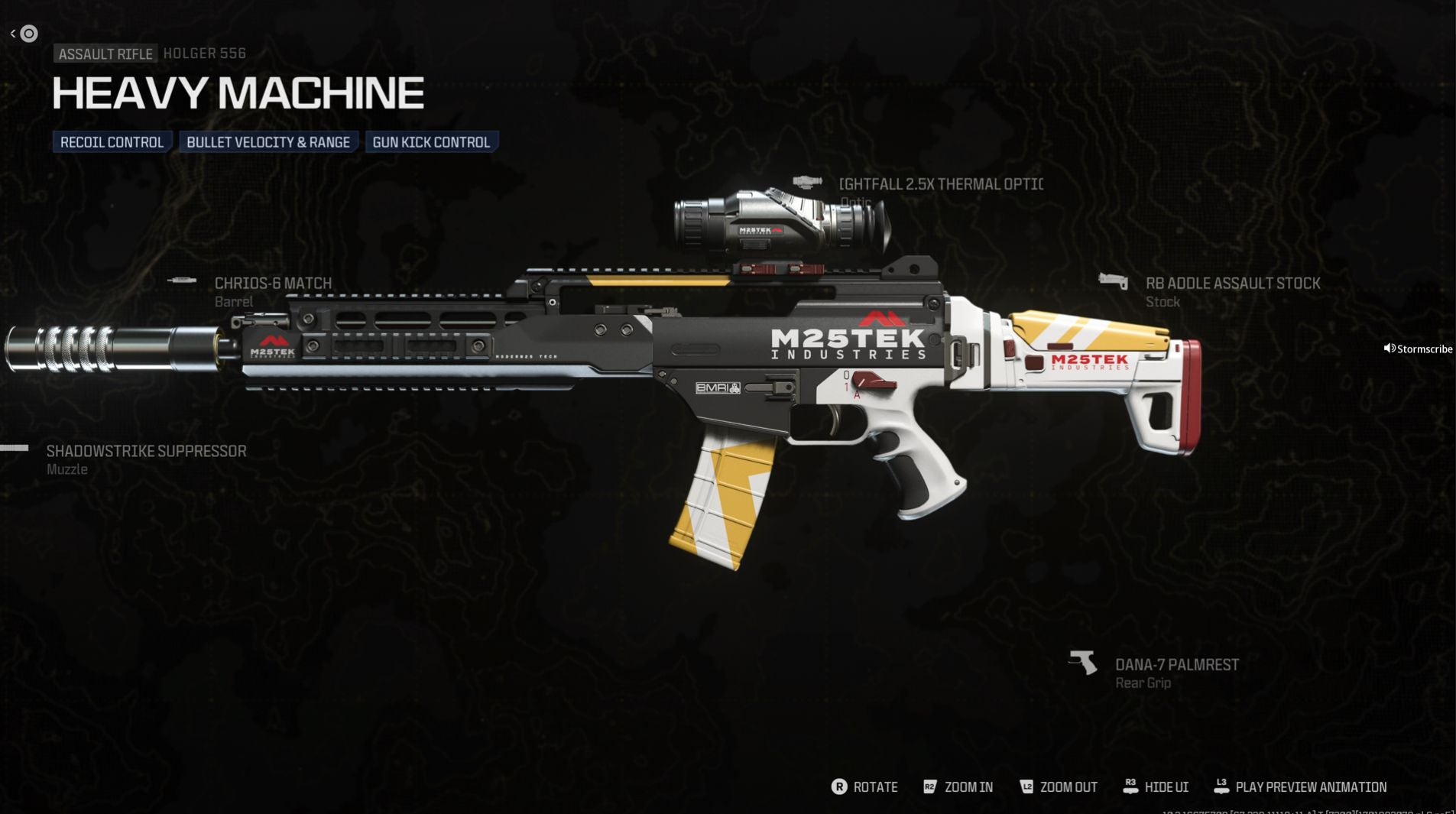Click the L2 Zoom Out icon
1456x814 pixels.
pyautogui.click(x=1029, y=786)
